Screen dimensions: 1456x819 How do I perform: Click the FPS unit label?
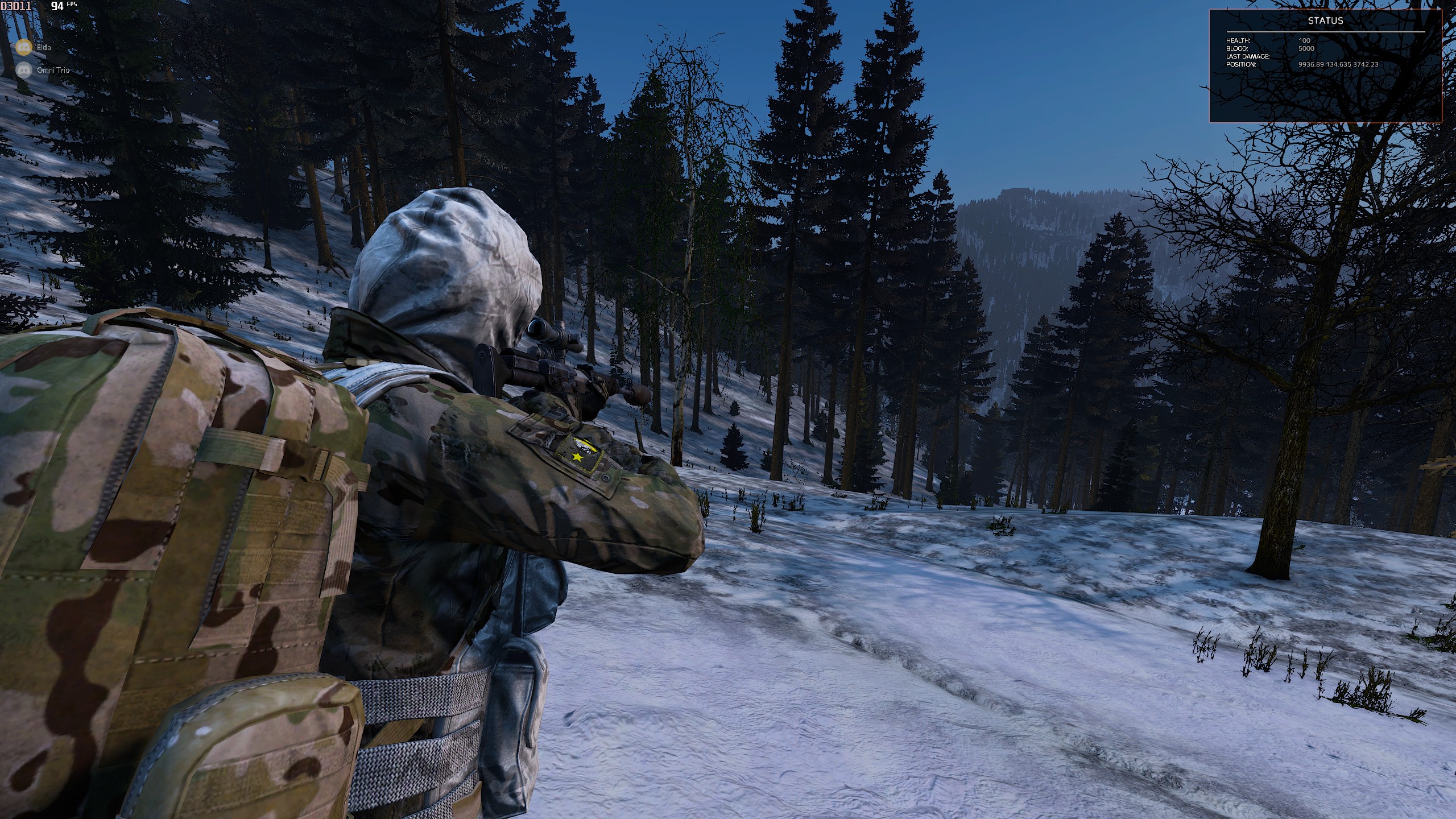click(73, 5)
